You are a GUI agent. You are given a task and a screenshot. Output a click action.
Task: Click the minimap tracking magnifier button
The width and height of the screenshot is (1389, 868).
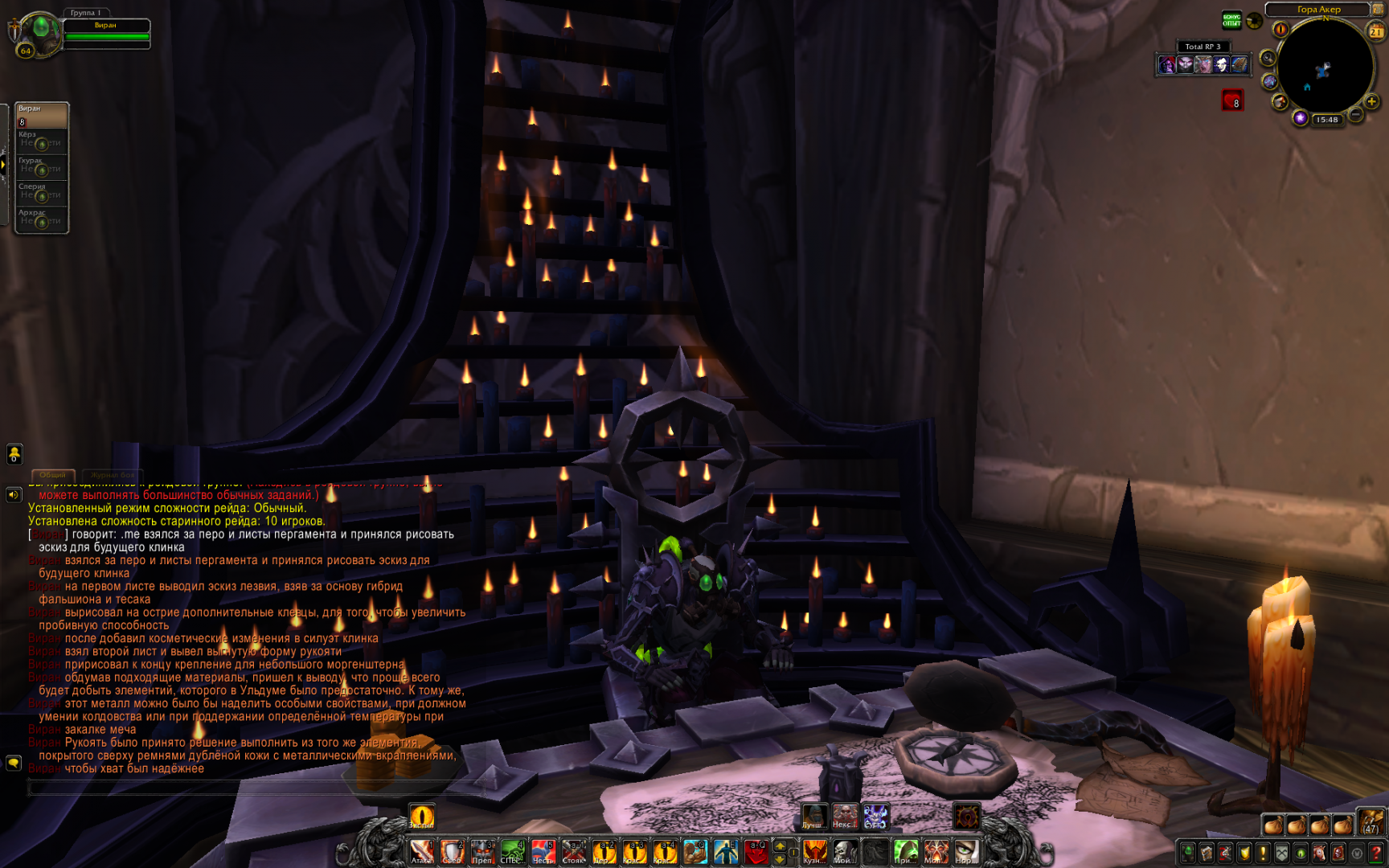[1268, 58]
